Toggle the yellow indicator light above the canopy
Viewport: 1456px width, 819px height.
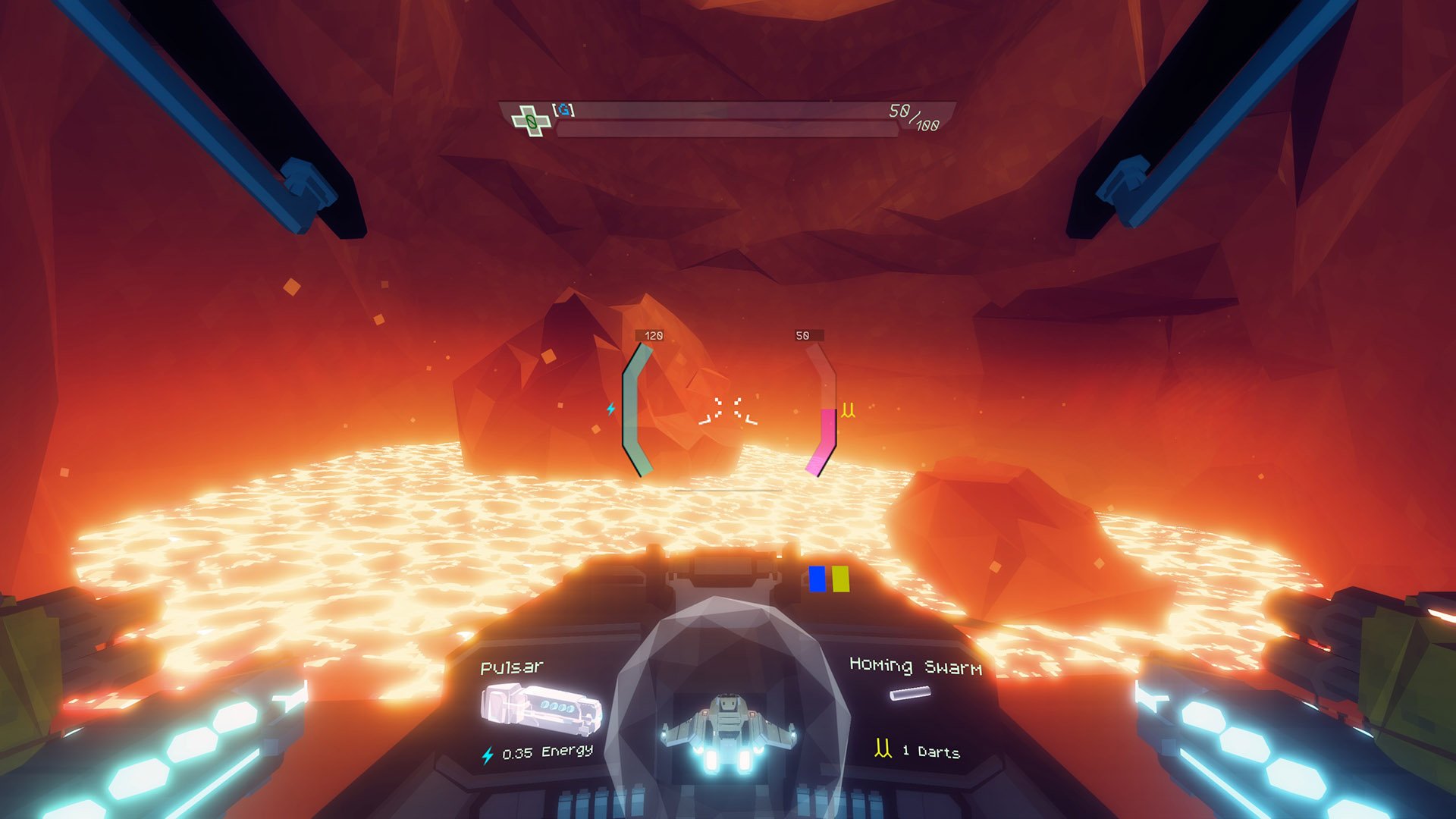[839, 577]
